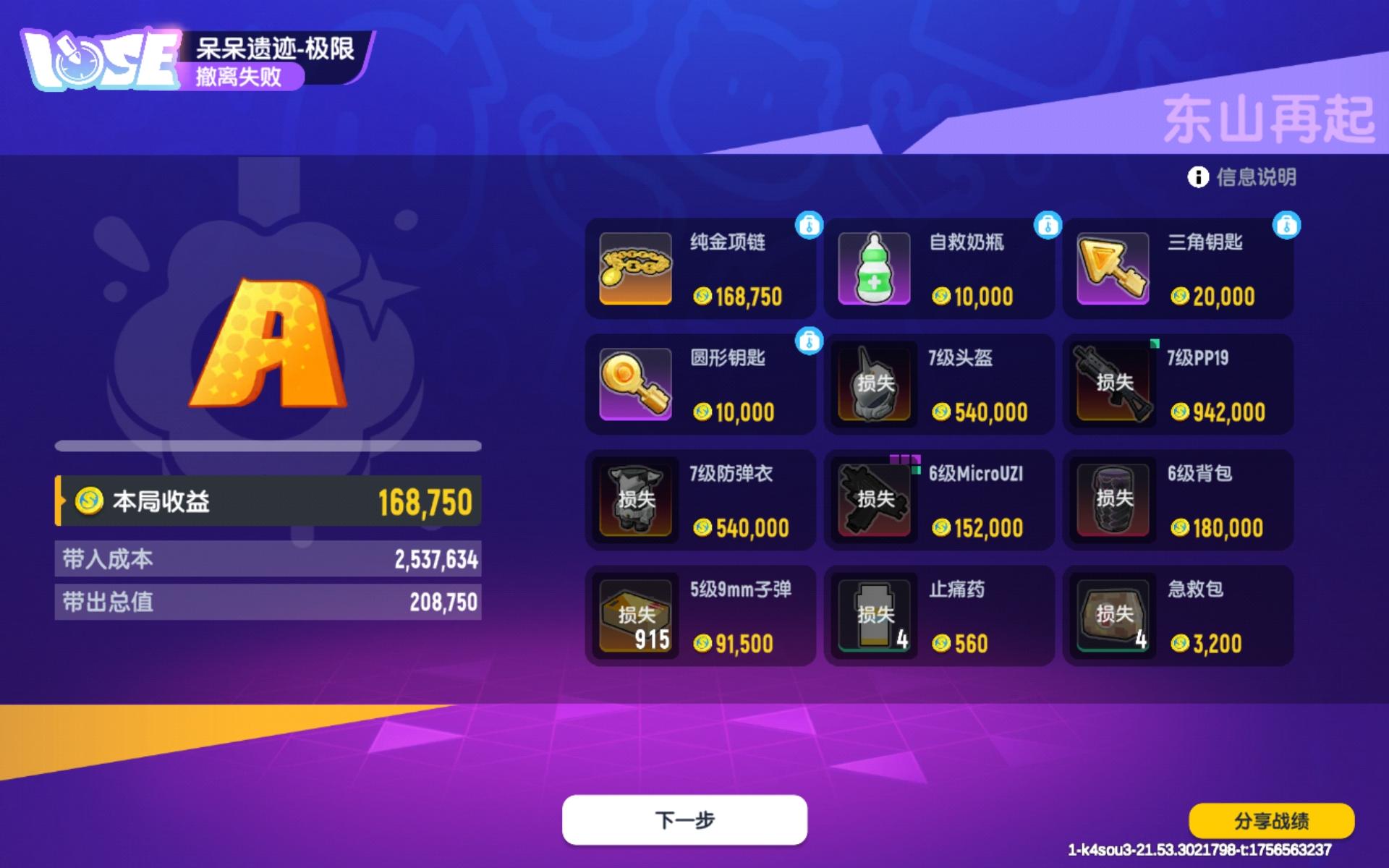Click the 圆形钥匙 item icon
The image size is (1389, 868).
[x=634, y=384]
